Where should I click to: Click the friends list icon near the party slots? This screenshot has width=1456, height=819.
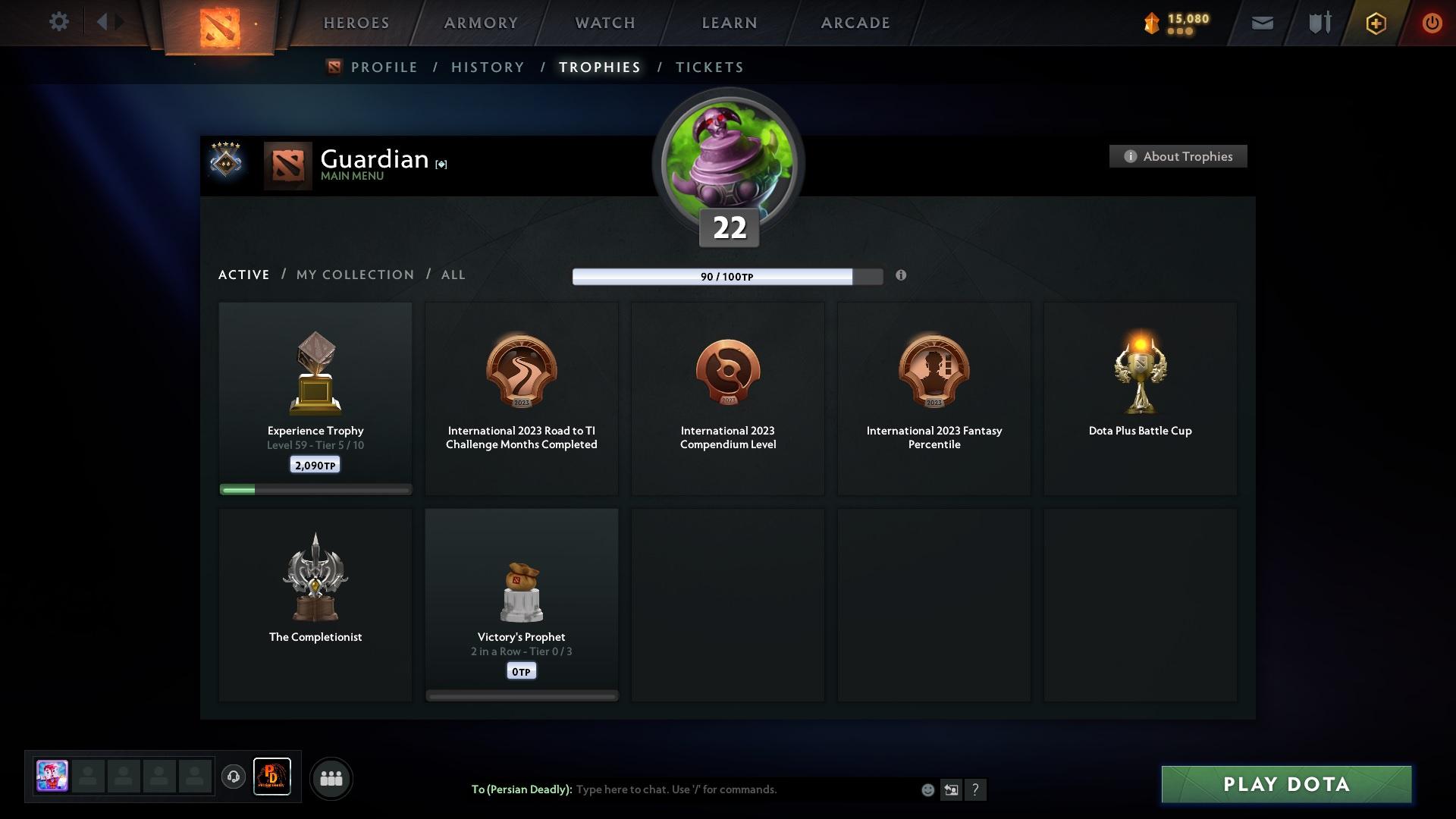tap(331, 778)
